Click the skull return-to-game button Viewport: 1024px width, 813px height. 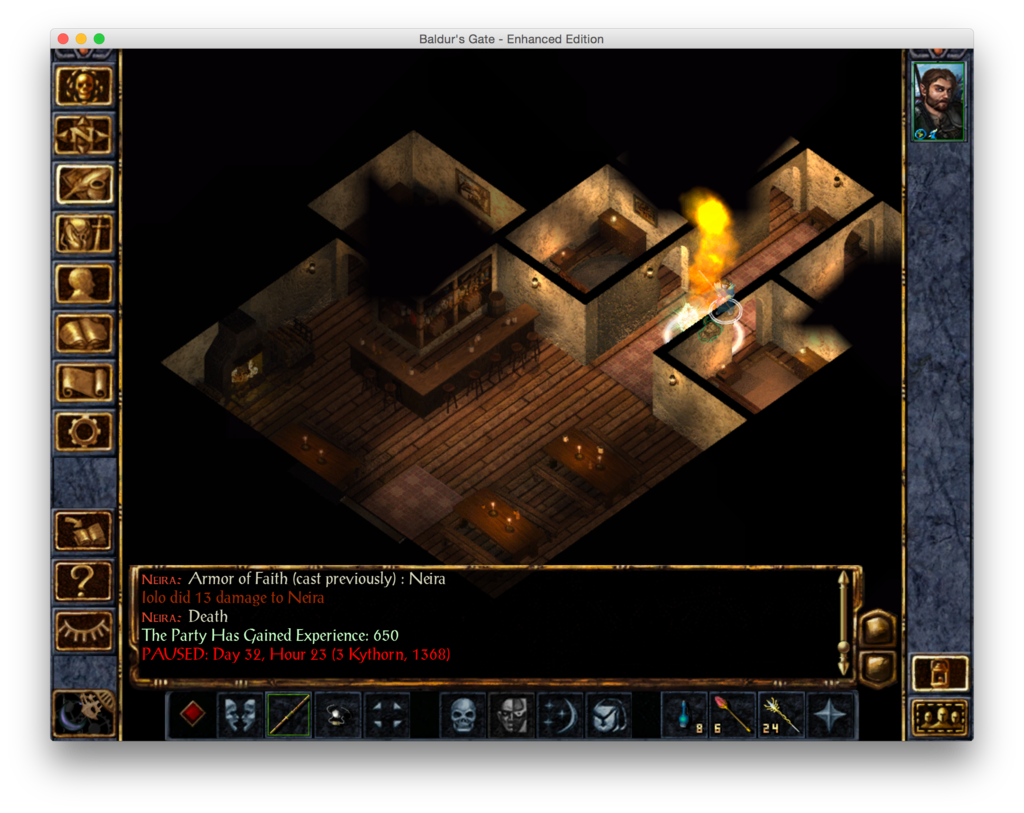(84, 87)
